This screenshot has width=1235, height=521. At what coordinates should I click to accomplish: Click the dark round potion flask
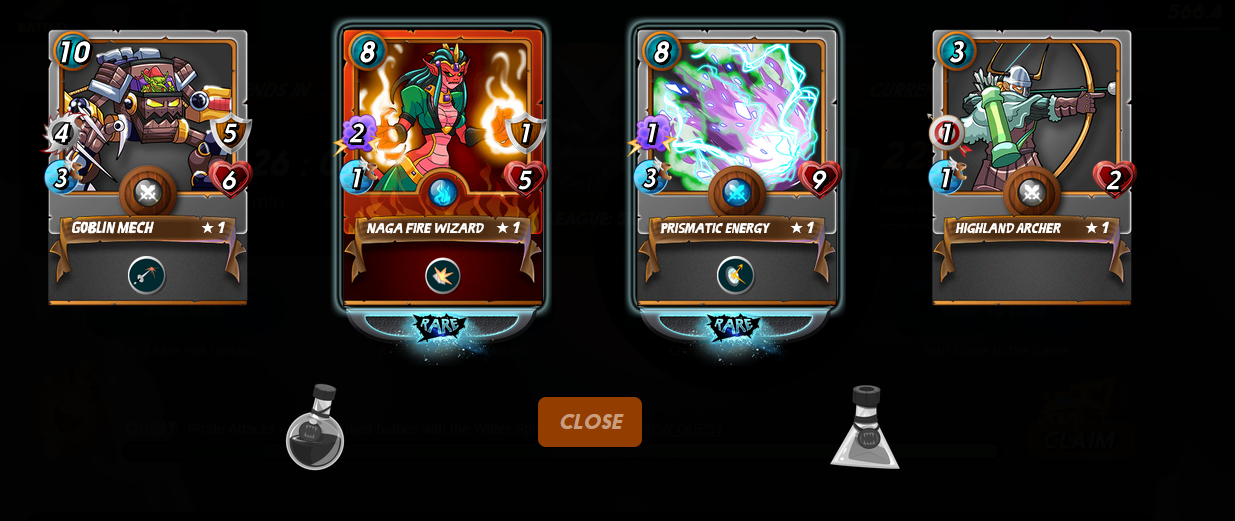click(315, 428)
